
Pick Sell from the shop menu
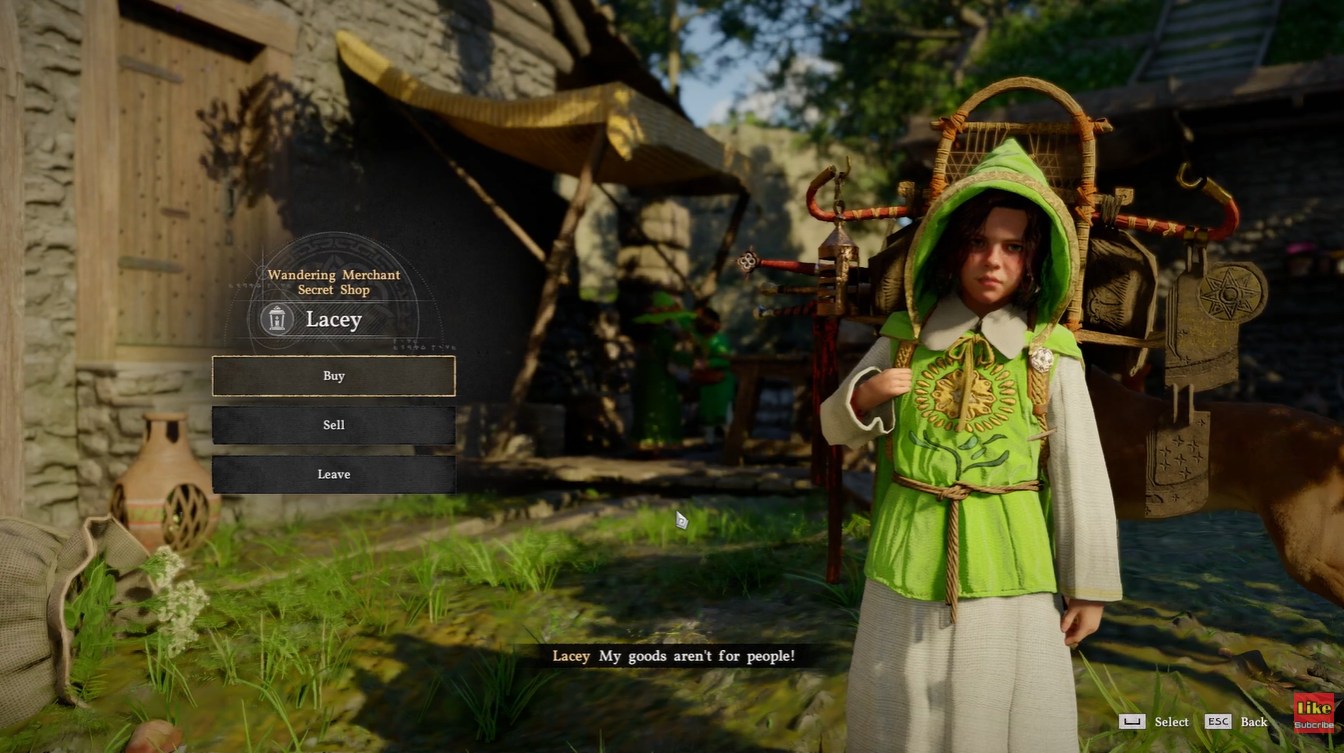332,425
